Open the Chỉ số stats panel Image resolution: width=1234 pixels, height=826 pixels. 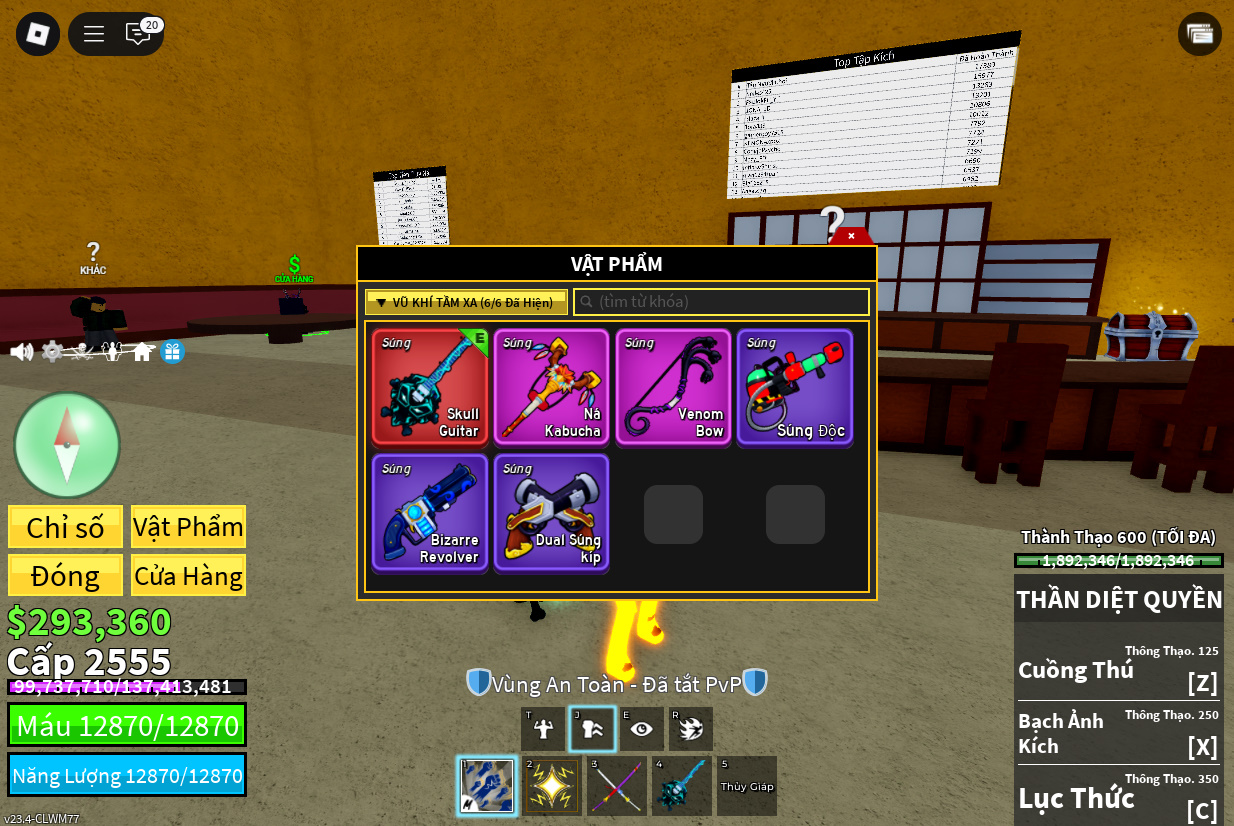66,527
